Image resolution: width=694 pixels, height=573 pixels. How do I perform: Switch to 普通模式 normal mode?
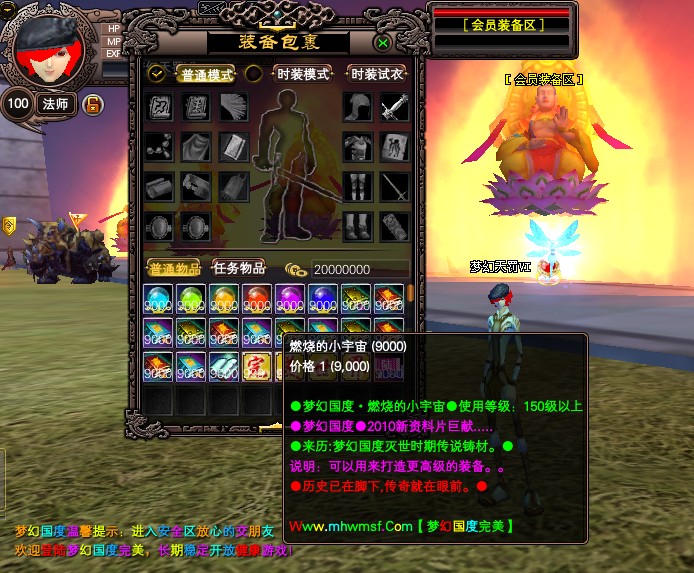tap(205, 74)
